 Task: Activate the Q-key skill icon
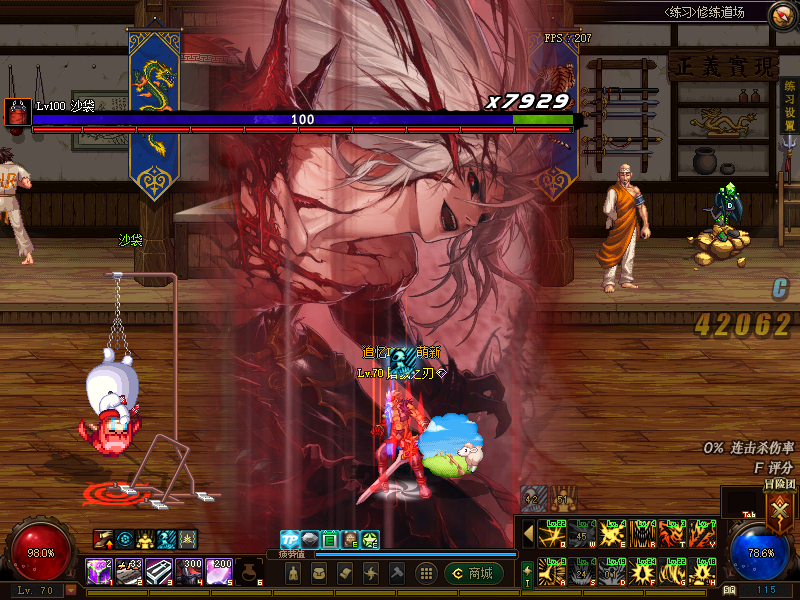click(551, 532)
